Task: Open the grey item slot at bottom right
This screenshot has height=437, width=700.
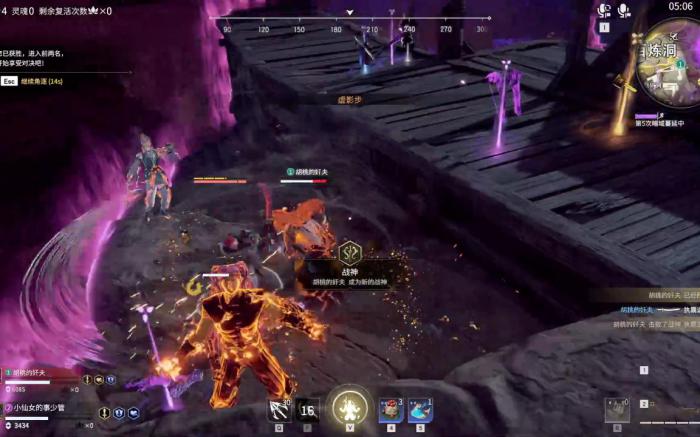Action: point(616,410)
